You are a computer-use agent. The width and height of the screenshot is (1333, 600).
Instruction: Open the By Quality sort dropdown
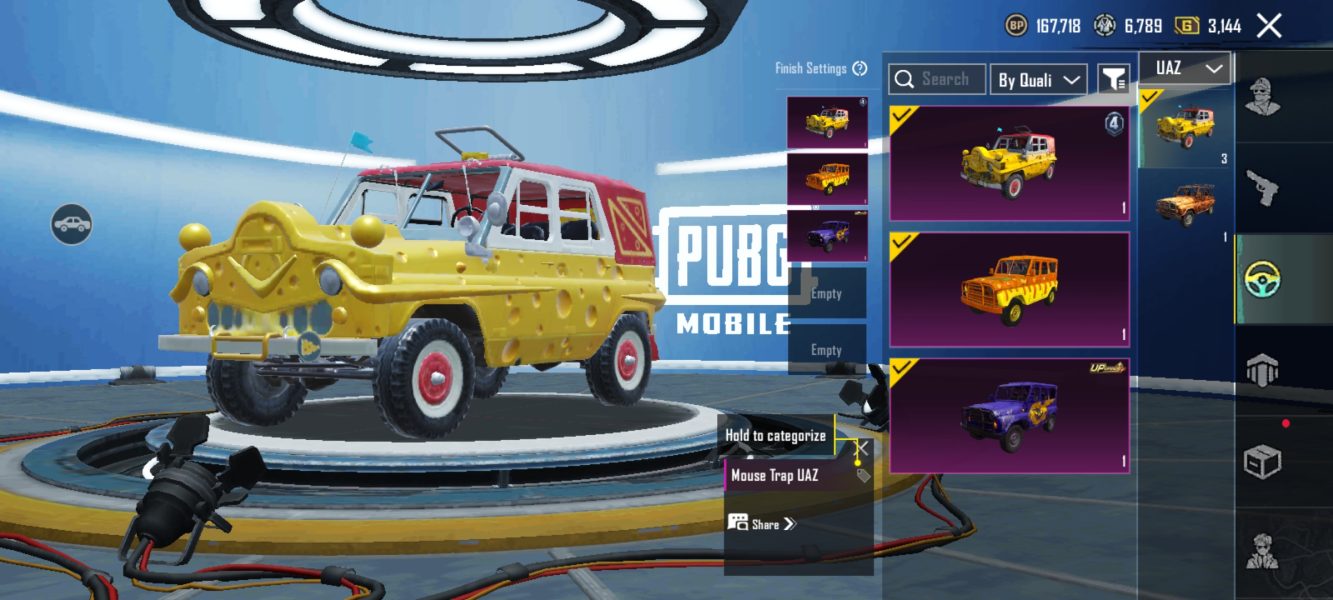(x=1038, y=80)
